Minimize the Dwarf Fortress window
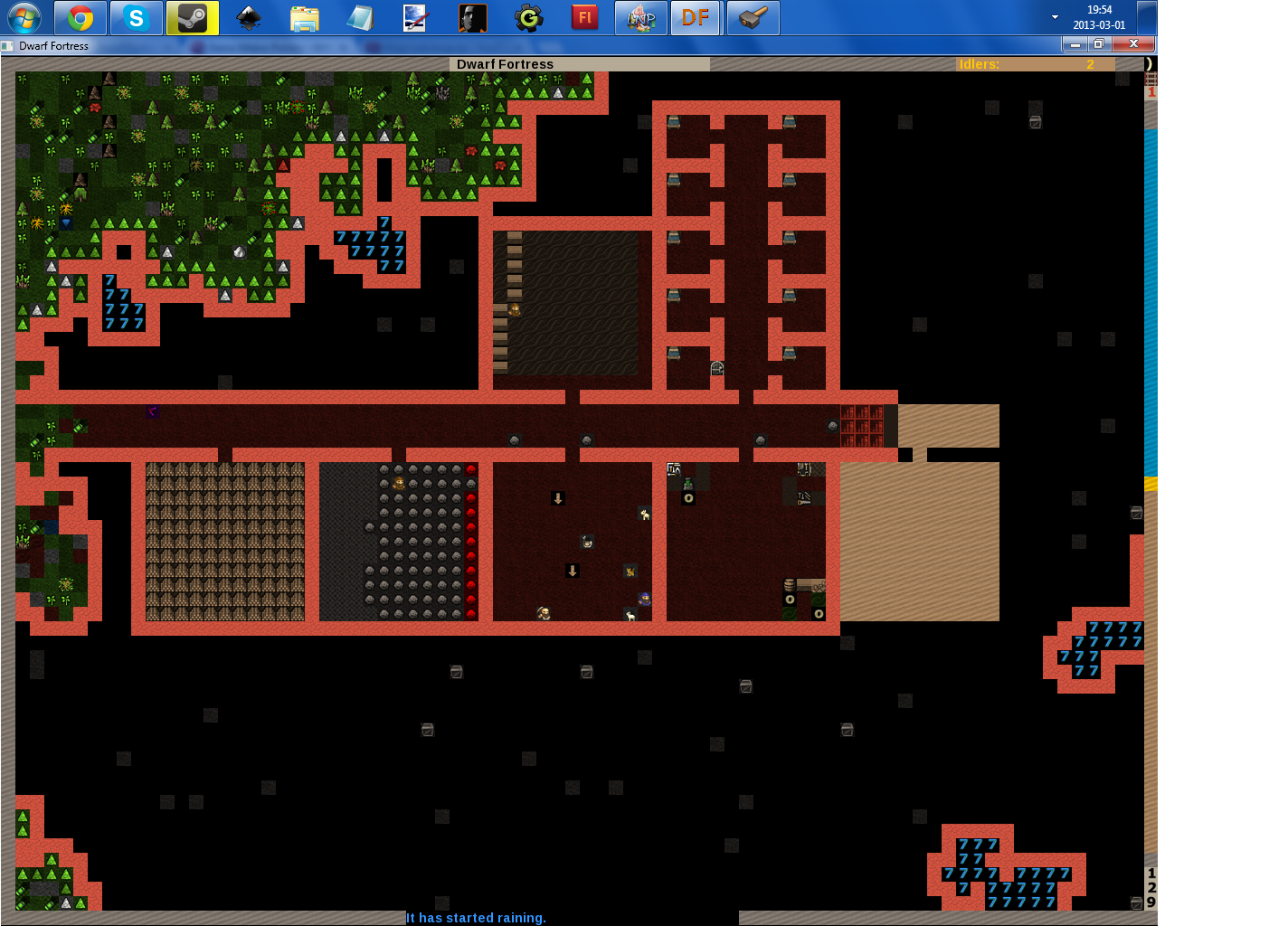The height and width of the screenshot is (926, 1288). click(1075, 44)
